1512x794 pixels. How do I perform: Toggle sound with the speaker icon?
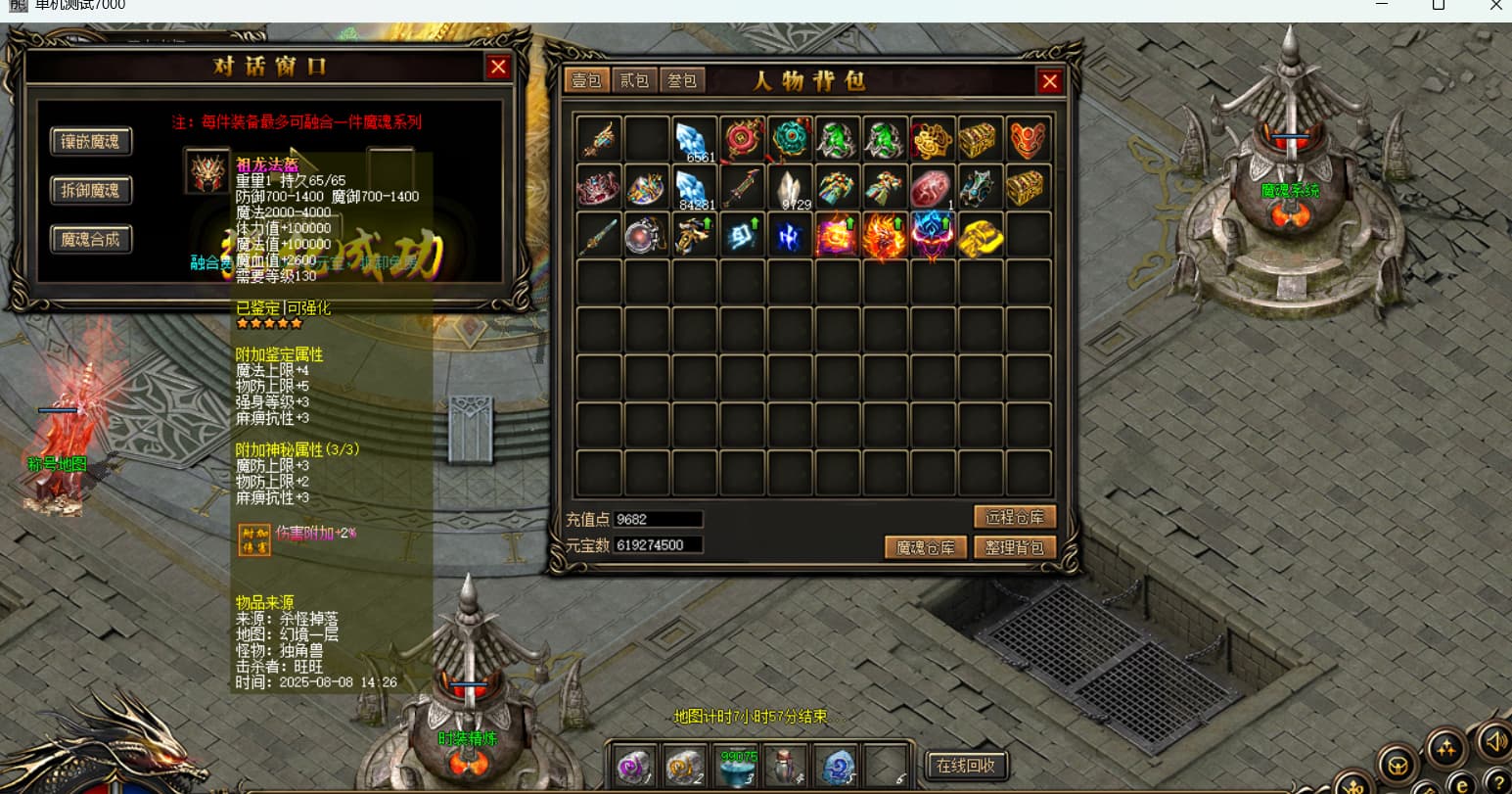click(x=1495, y=741)
